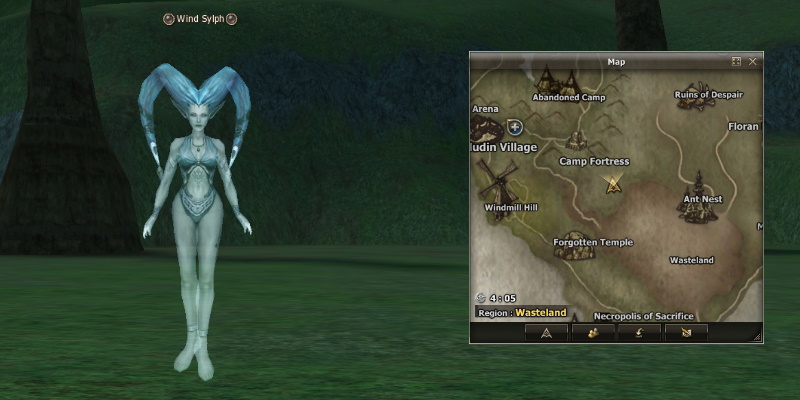
Task: Select Camp Fortress on the map
Action: point(578,140)
